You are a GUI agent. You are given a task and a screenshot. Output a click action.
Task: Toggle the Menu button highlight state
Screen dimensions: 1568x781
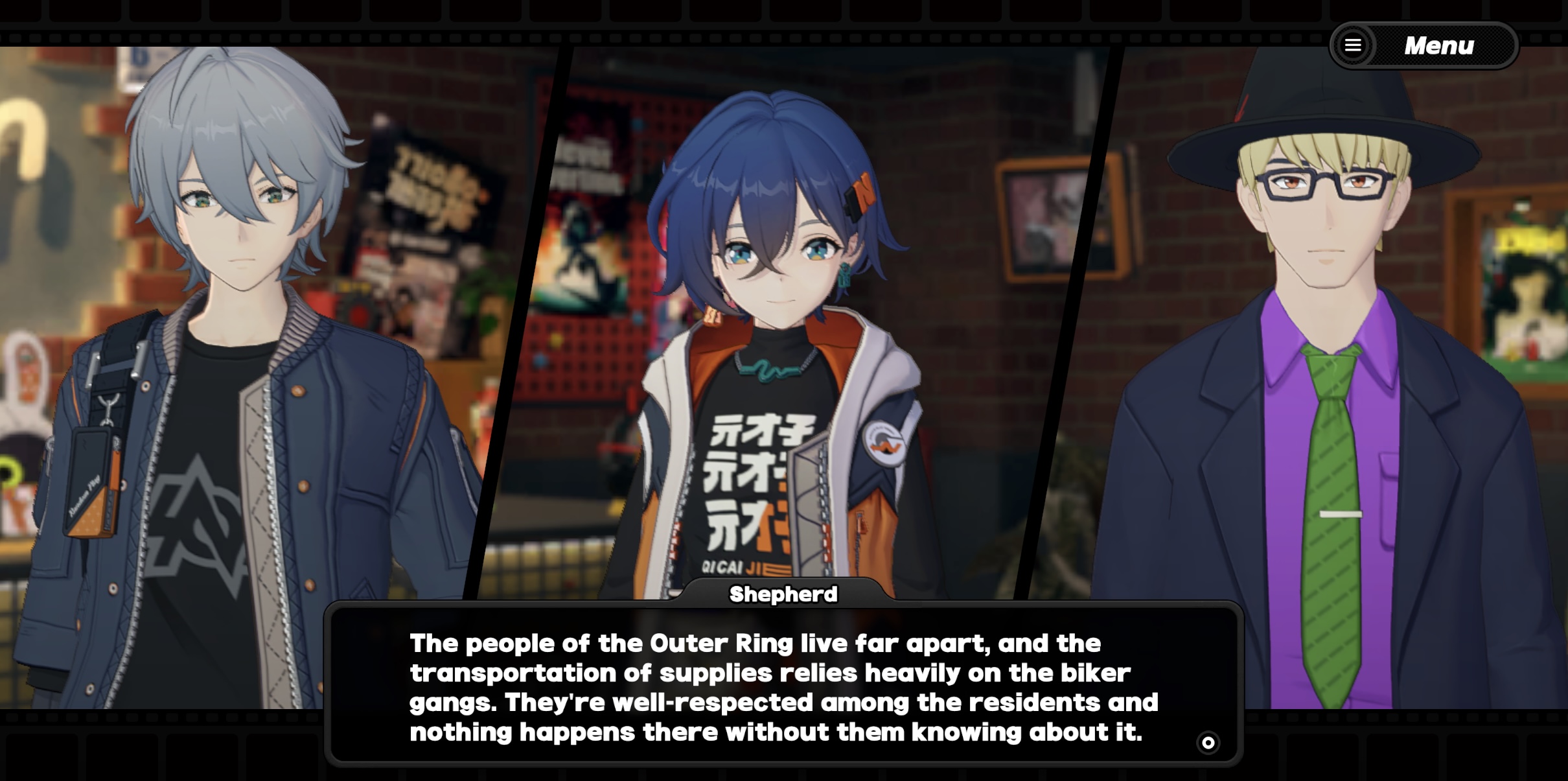coord(1438,45)
